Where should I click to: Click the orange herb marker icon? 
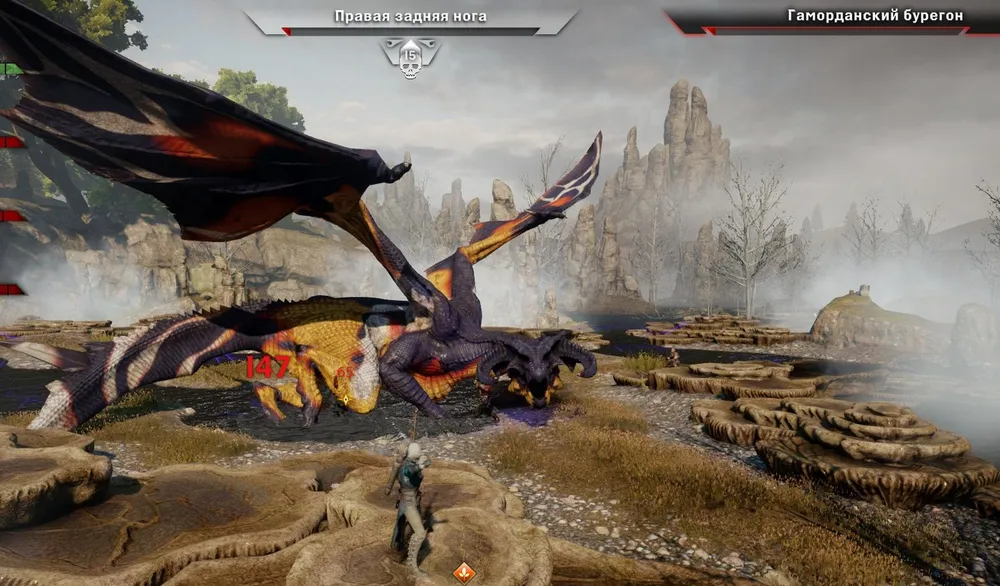[x=464, y=572]
